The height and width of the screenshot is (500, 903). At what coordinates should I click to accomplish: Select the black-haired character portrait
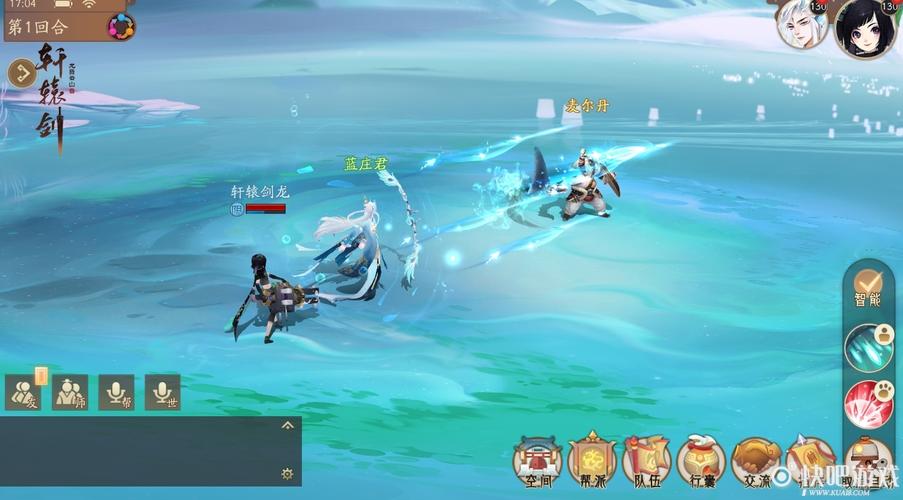[863, 27]
